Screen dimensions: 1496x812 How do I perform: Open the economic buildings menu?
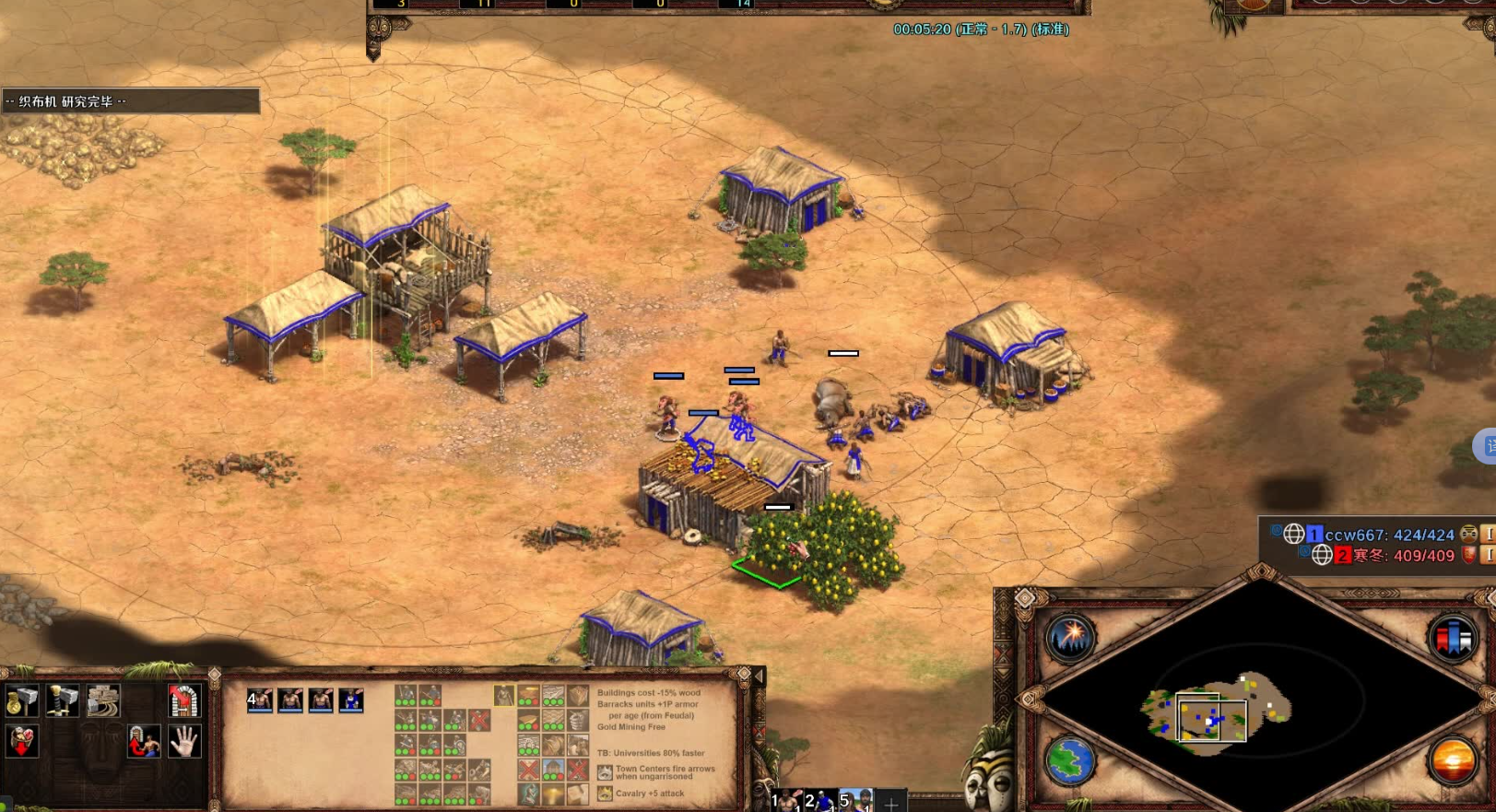point(22,701)
